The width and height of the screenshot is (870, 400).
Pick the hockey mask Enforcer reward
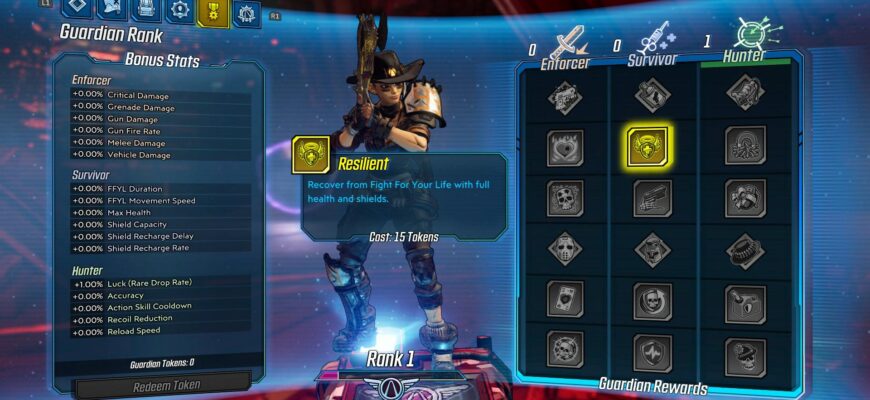(565, 248)
